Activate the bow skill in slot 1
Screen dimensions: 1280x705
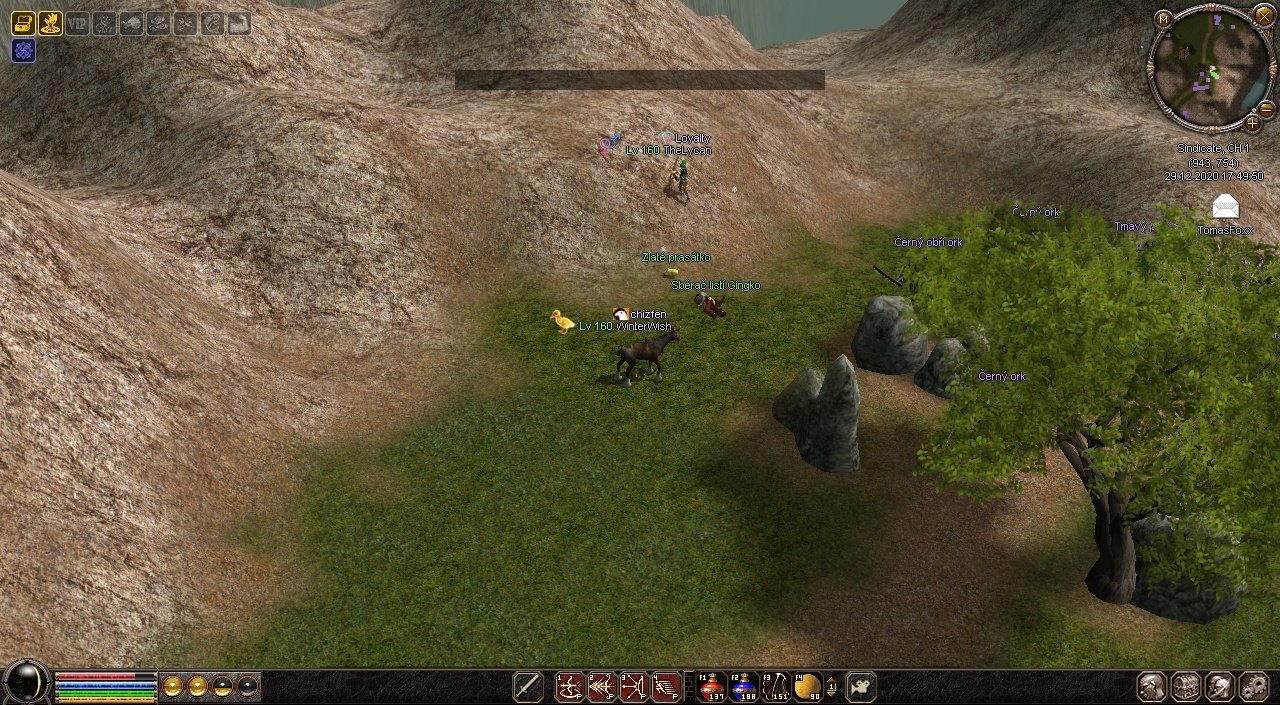click(x=570, y=686)
